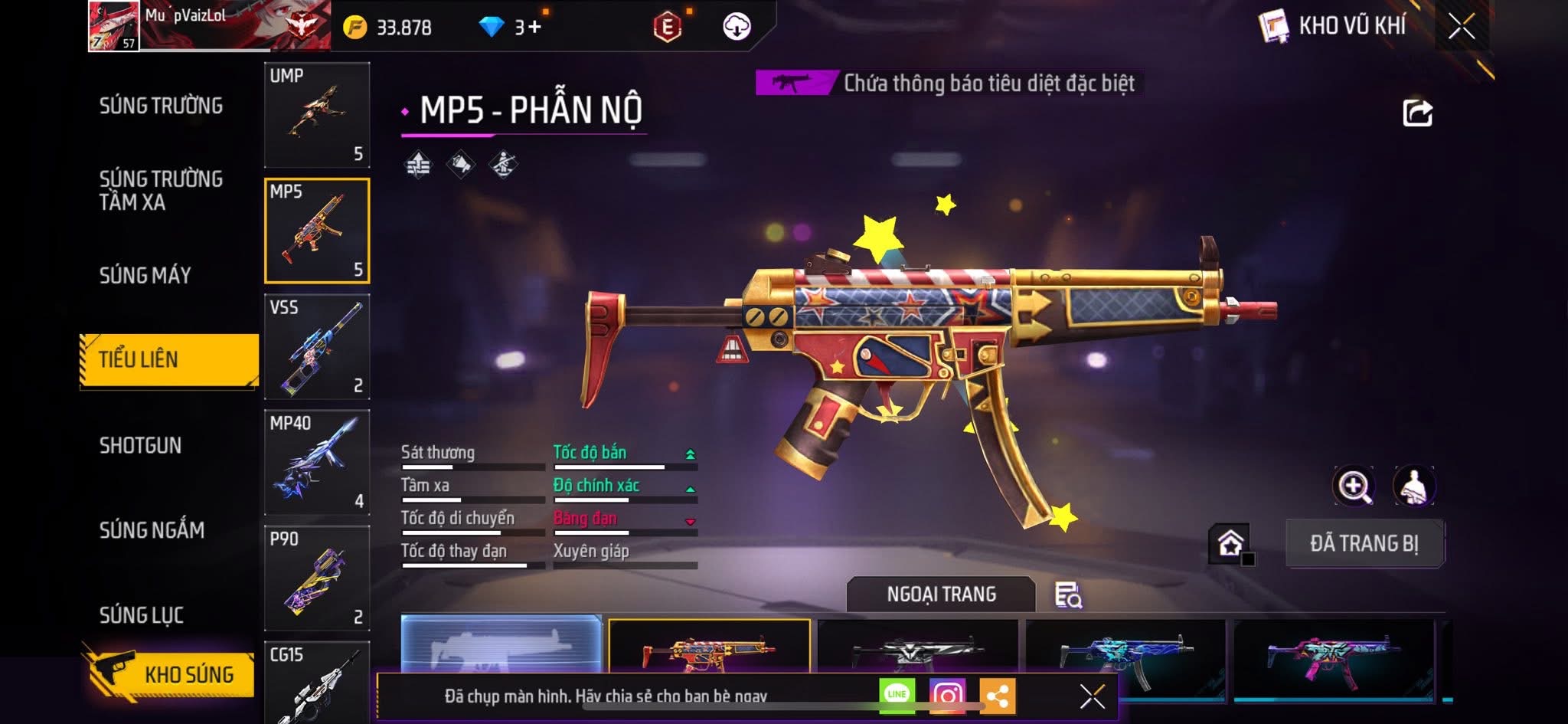Select the SÚNG LỤC category

pos(141,614)
